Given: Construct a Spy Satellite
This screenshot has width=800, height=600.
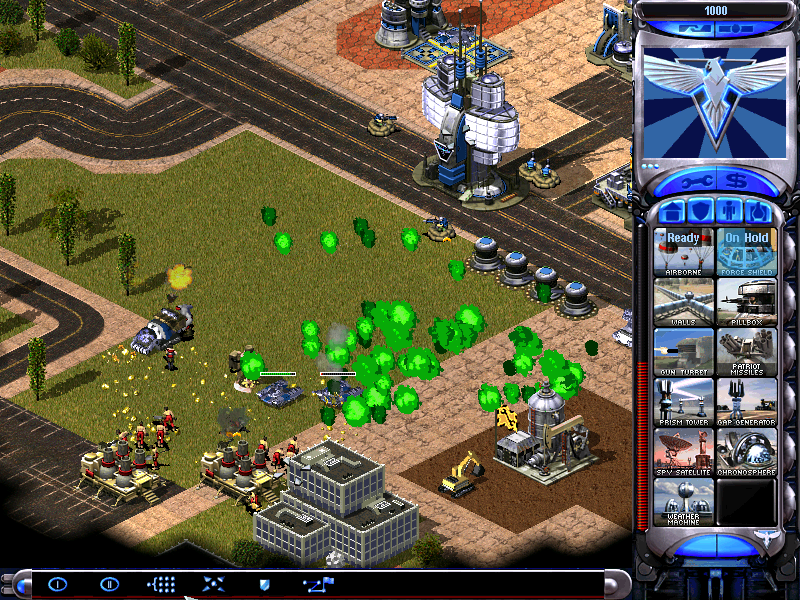Looking at the screenshot, I should pyautogui.click(x=684, y=451).
